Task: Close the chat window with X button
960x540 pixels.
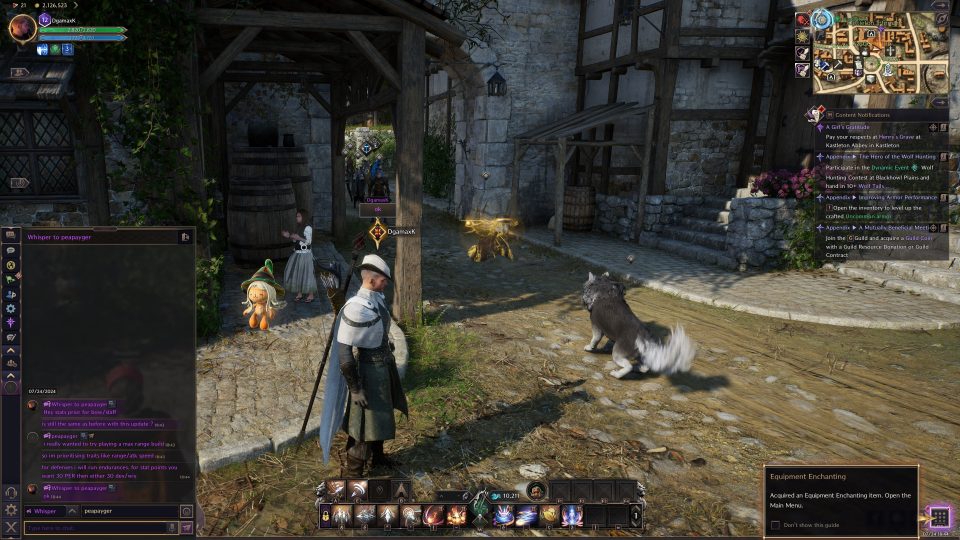Action: [11, 527]
